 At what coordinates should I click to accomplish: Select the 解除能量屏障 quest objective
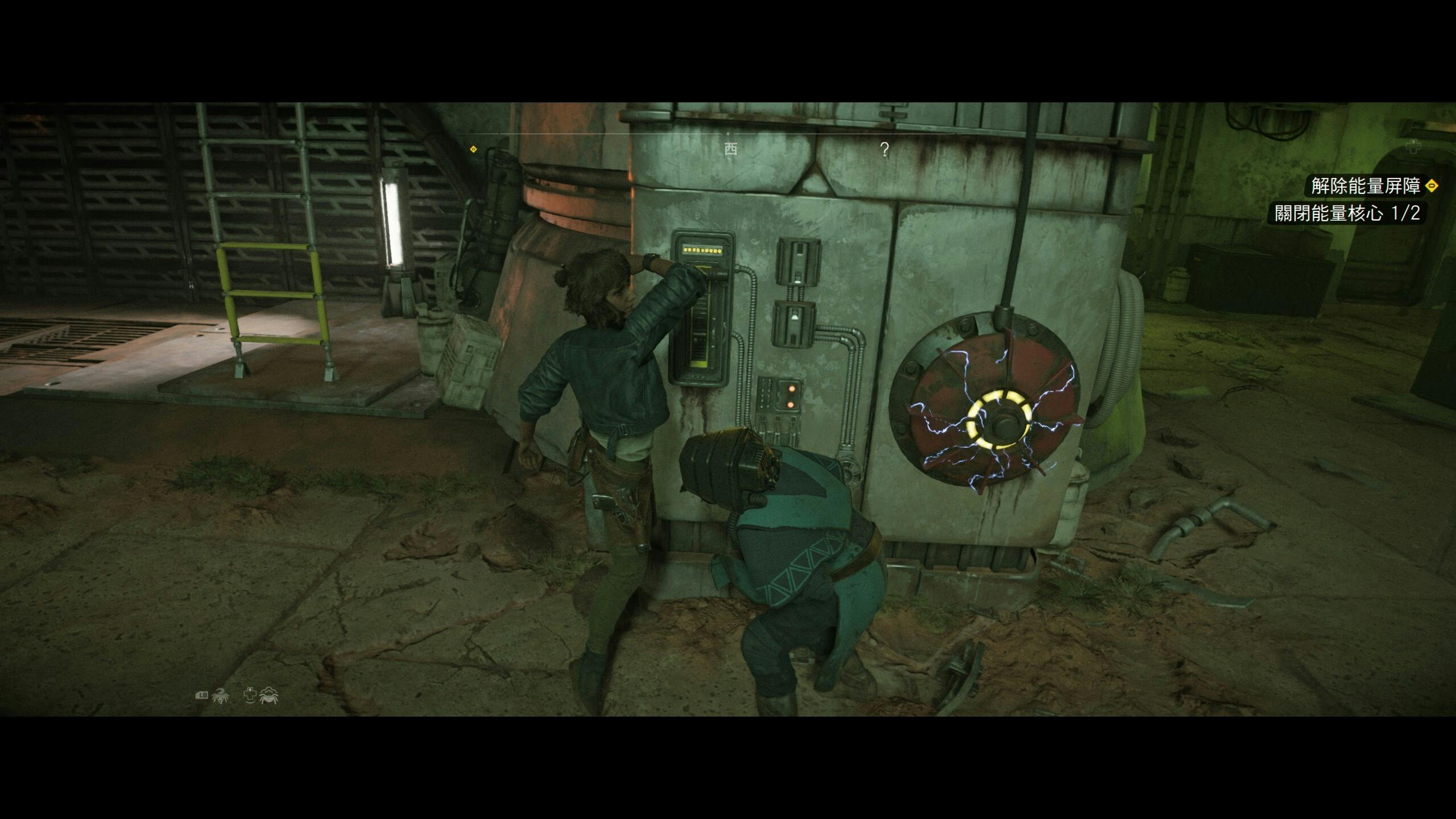pyautogui.click(x=1365, y=186)
